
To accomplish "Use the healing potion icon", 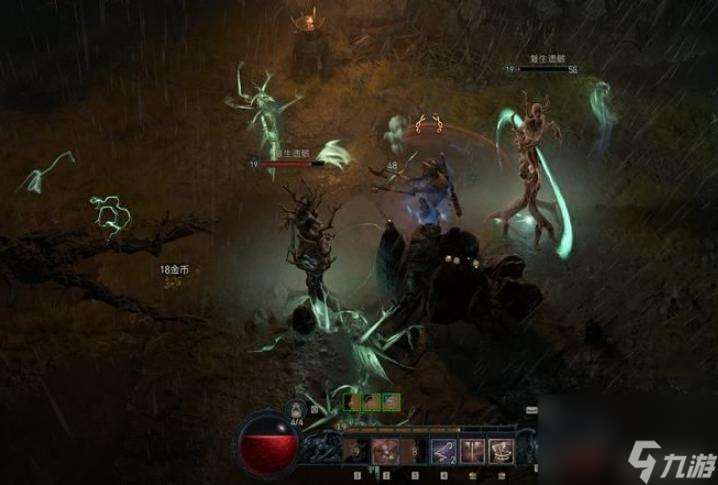I will (296, 409).
